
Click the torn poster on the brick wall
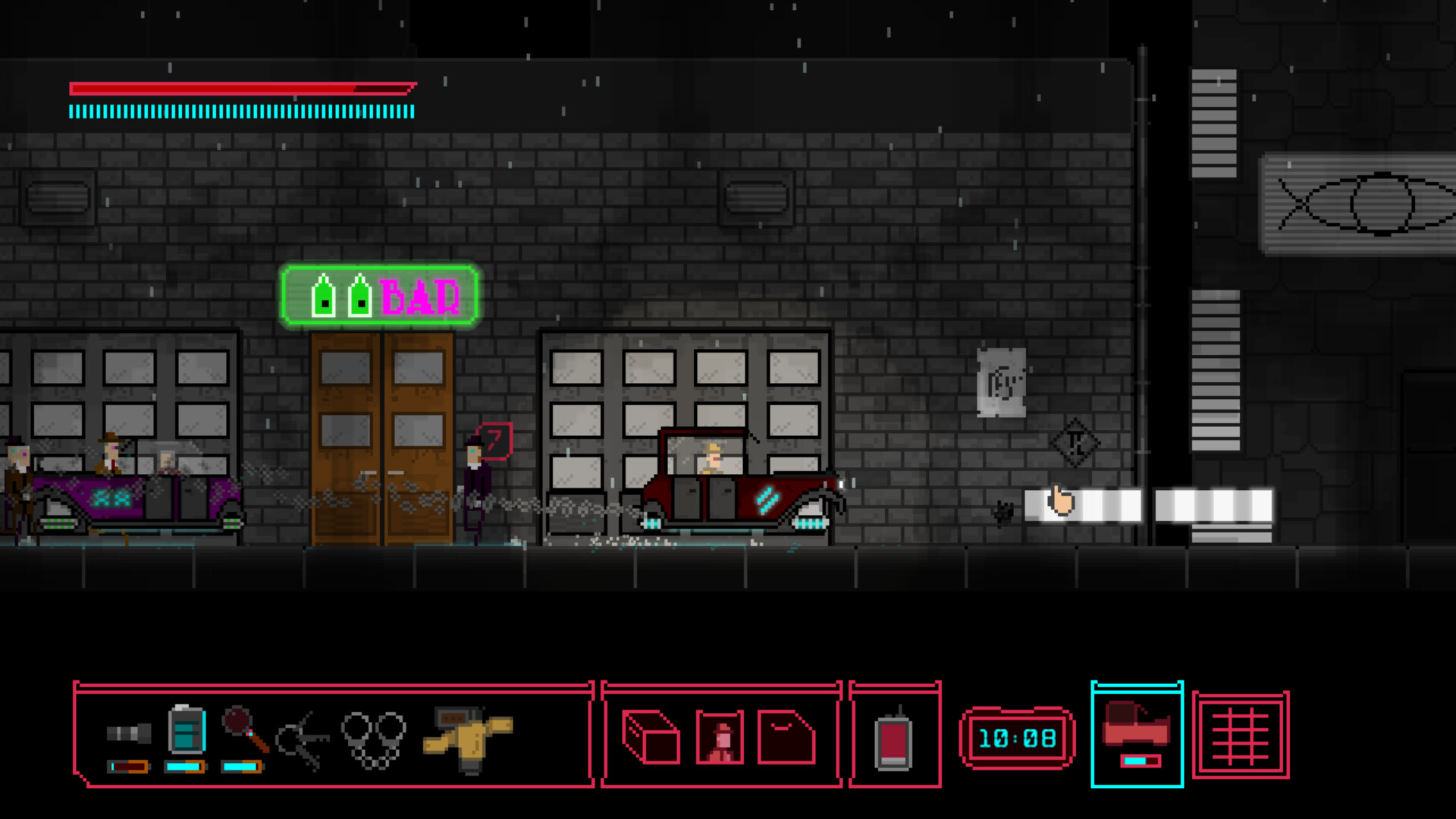tap(1003, 383)
